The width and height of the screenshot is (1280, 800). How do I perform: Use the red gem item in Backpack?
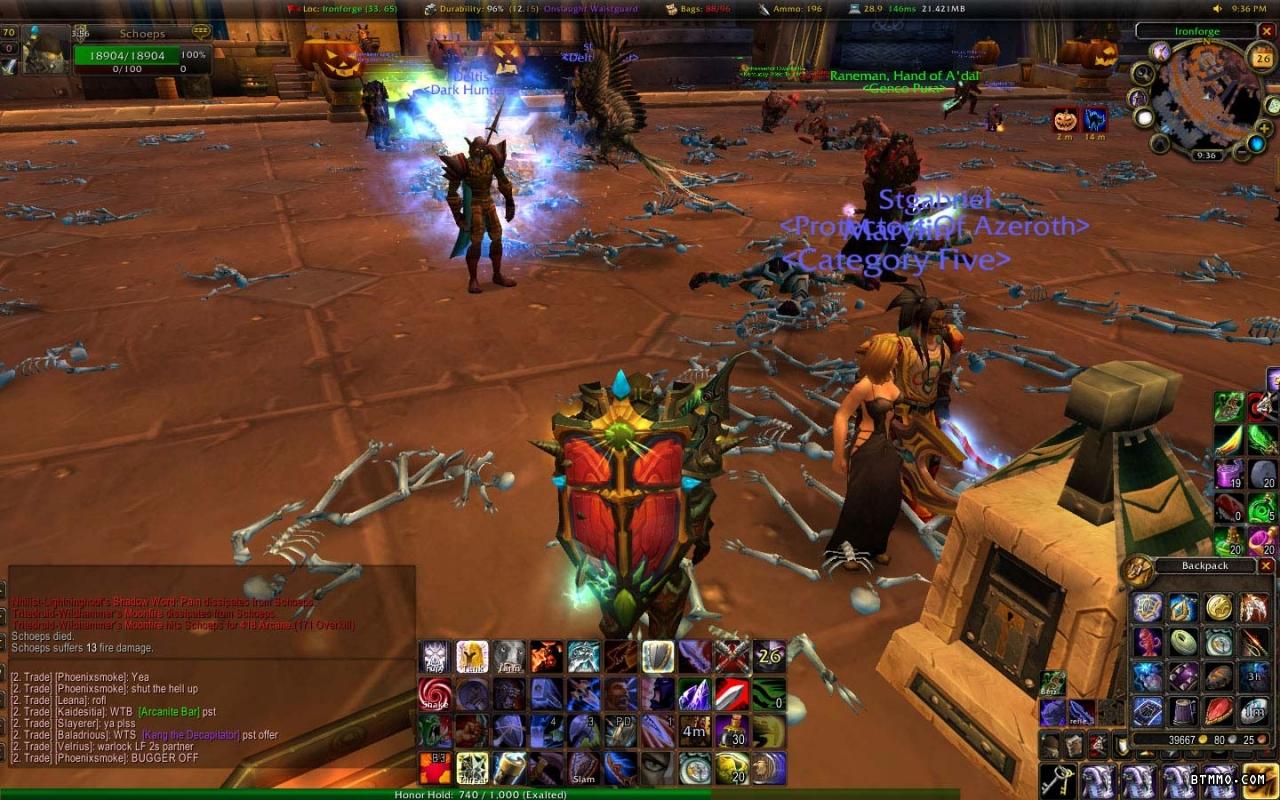1218,710
